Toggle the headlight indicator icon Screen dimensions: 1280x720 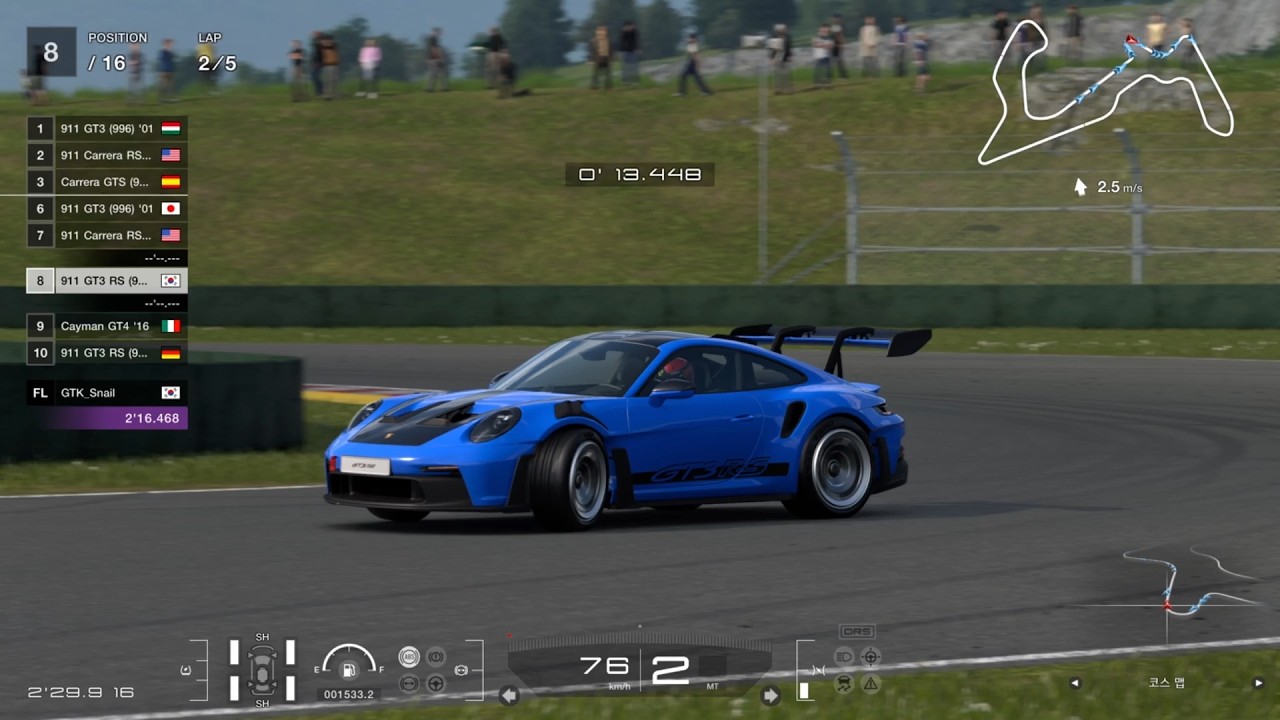point(844,657)
